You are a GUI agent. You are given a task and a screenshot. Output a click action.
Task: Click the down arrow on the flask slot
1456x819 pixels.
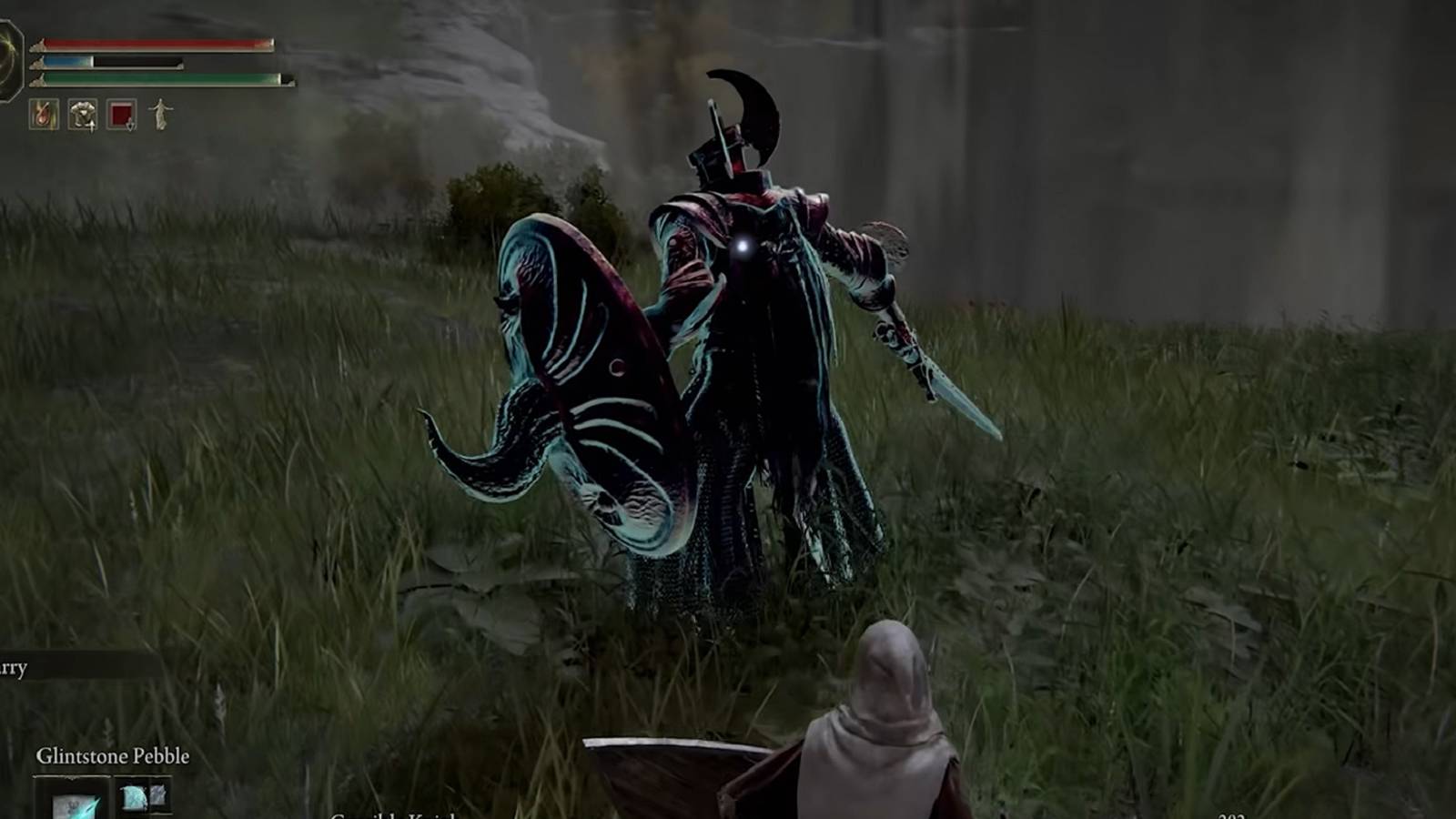[131, 126]
